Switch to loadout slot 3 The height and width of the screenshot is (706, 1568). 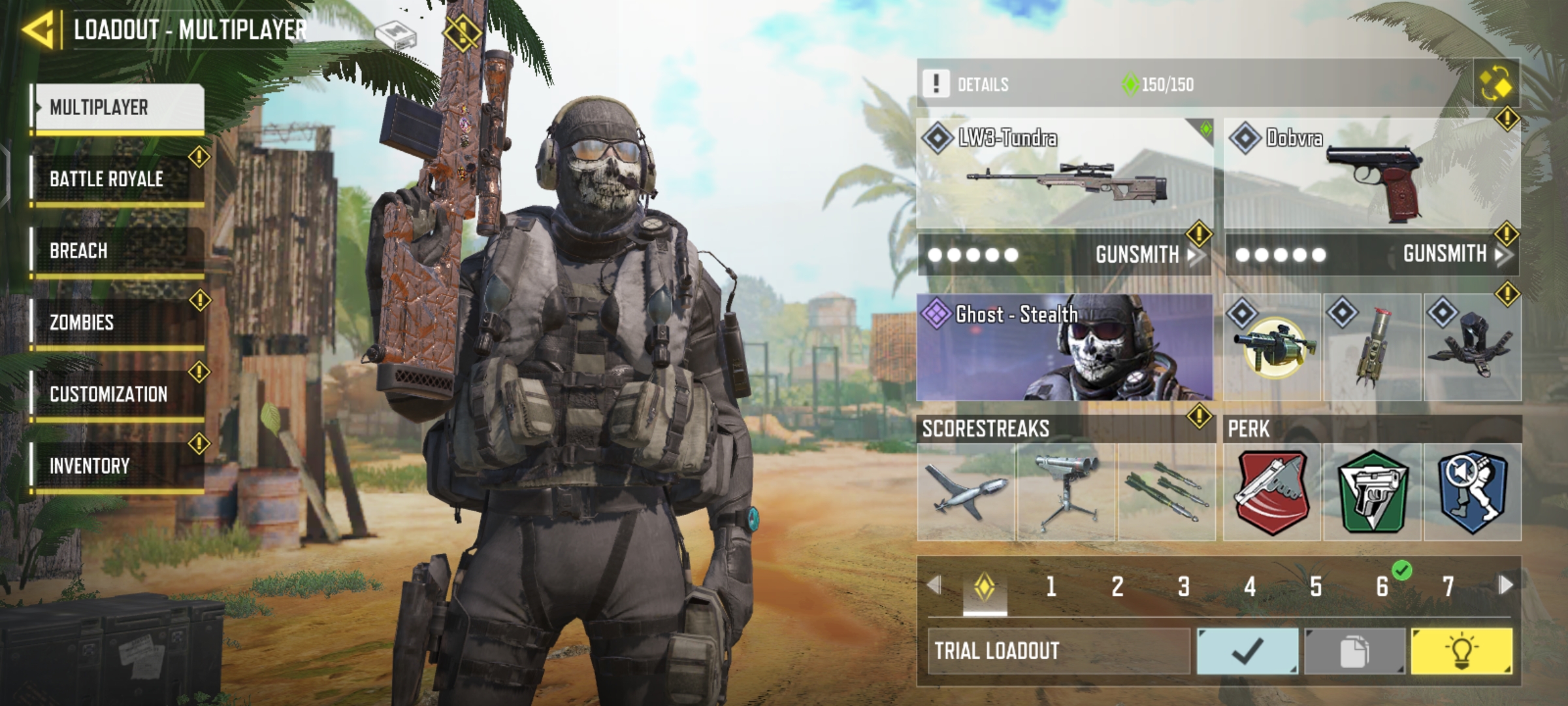pyautogui.click(x=1183, y=586)
